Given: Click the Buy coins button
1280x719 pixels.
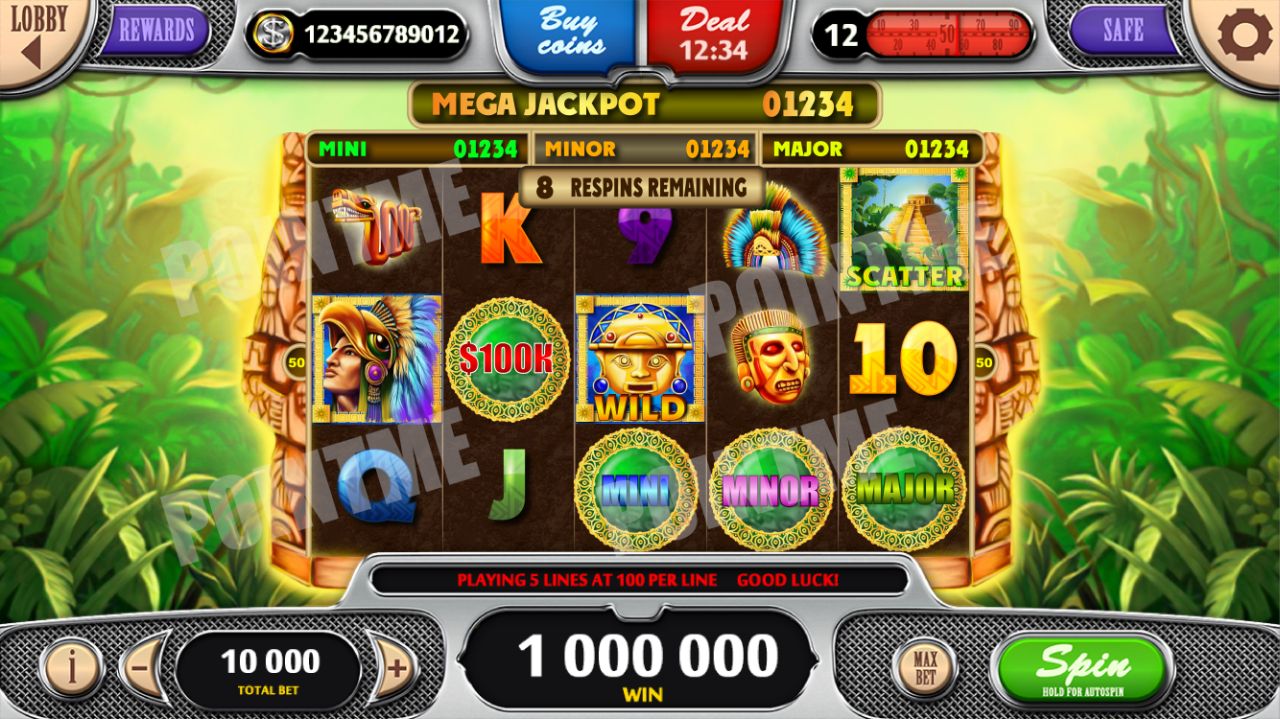Looking at the screenshot, I should [x=571, y=33].
